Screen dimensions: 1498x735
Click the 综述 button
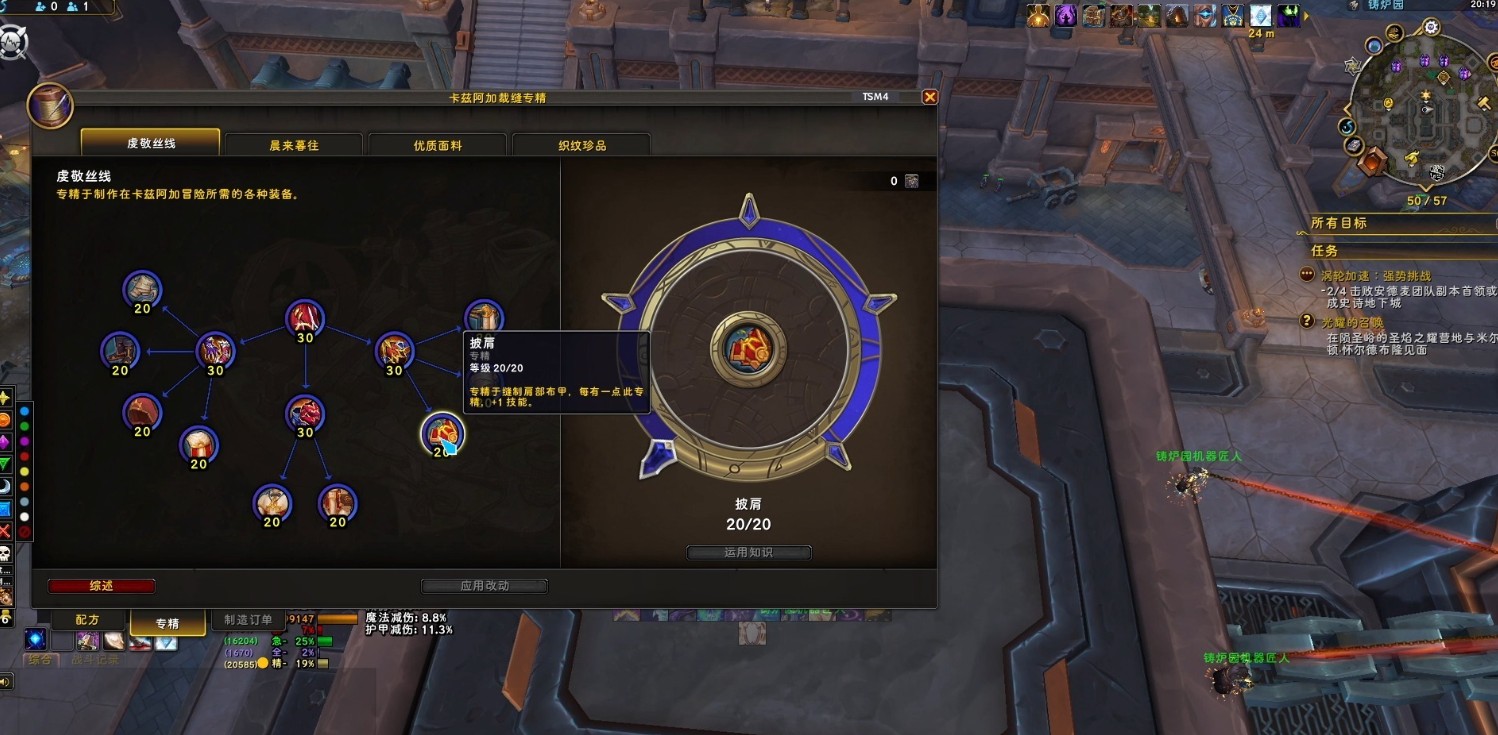100,585
